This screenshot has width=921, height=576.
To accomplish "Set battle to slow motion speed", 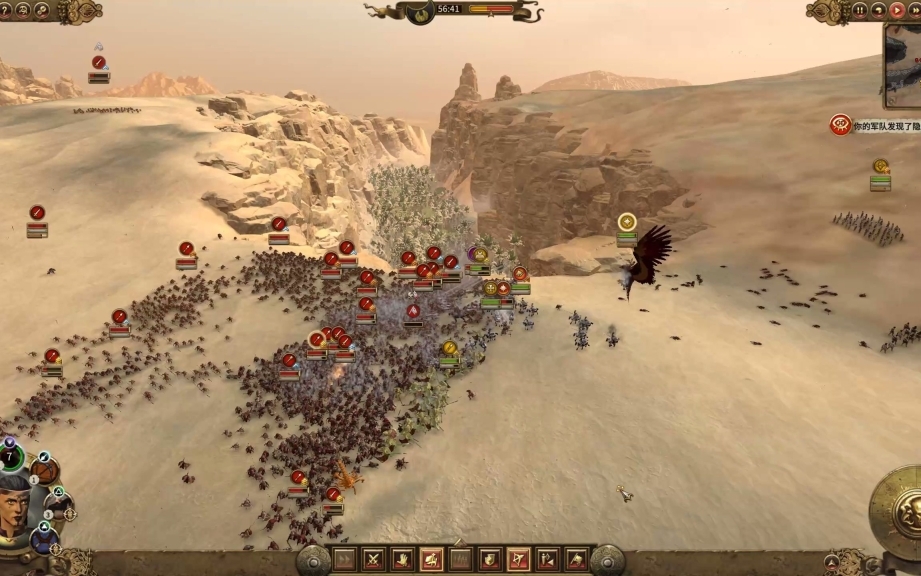I will tap(877, 10).
